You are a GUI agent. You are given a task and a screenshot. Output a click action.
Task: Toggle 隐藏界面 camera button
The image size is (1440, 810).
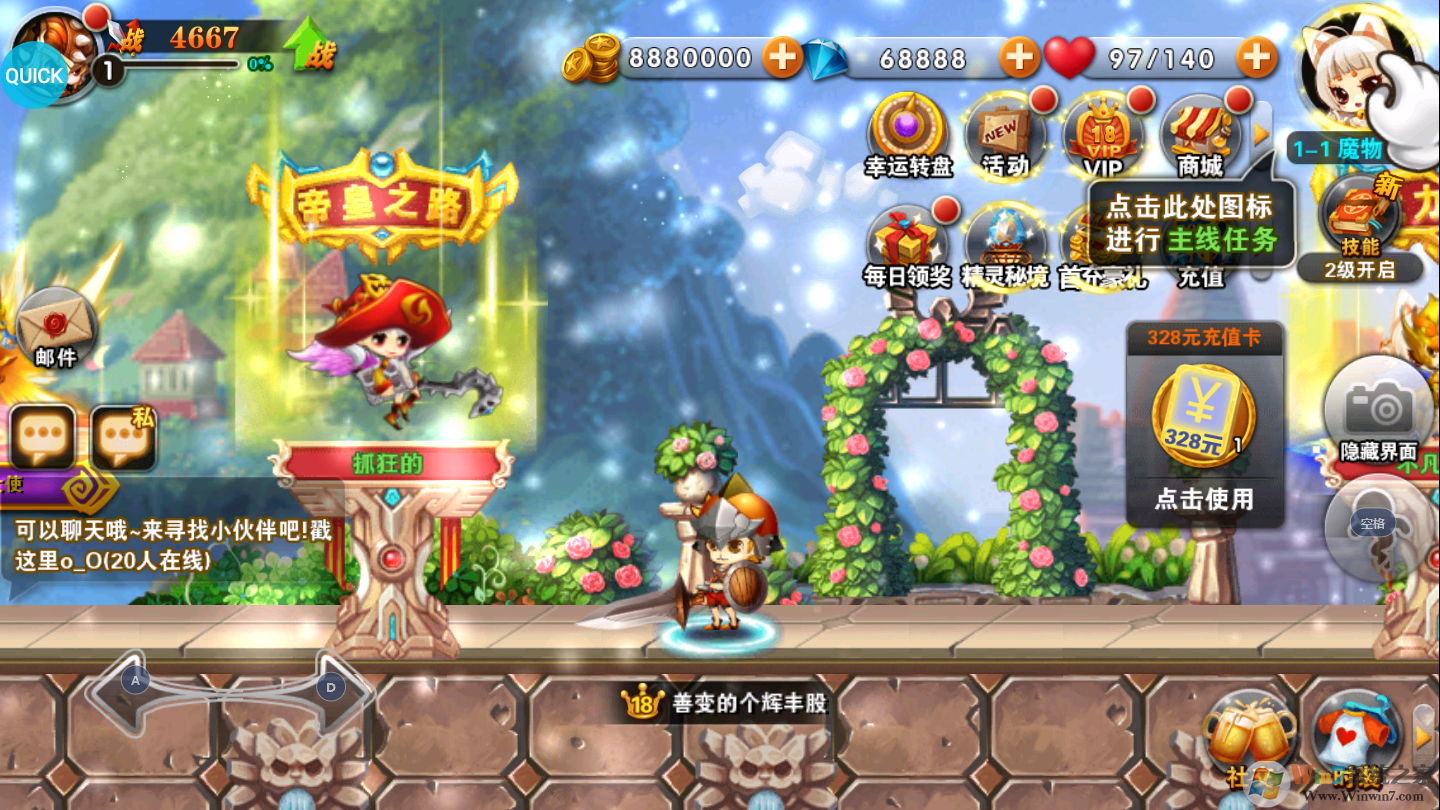[1379, 412]
